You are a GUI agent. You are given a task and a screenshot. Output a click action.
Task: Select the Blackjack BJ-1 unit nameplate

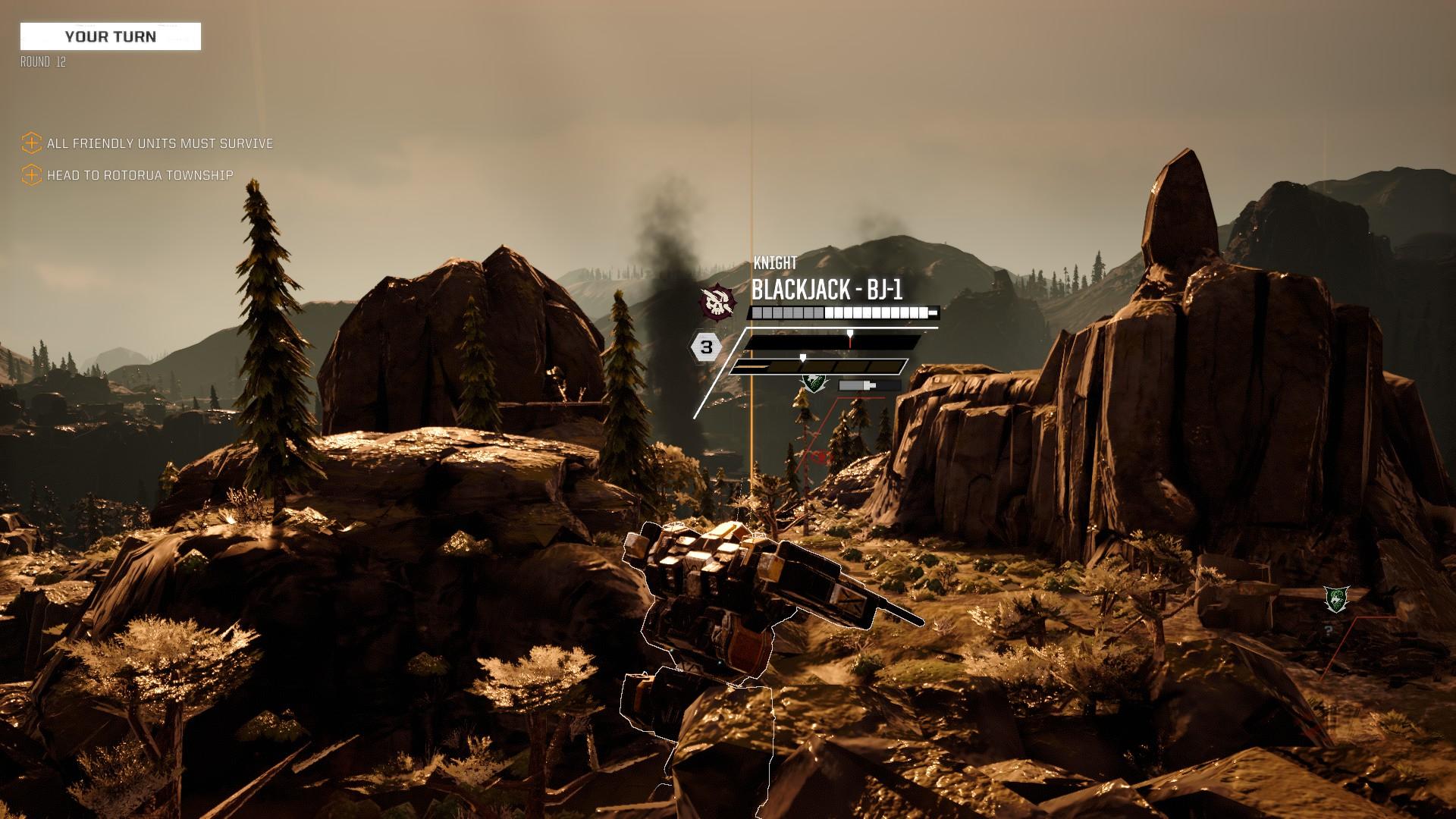(x=827, y=290)
